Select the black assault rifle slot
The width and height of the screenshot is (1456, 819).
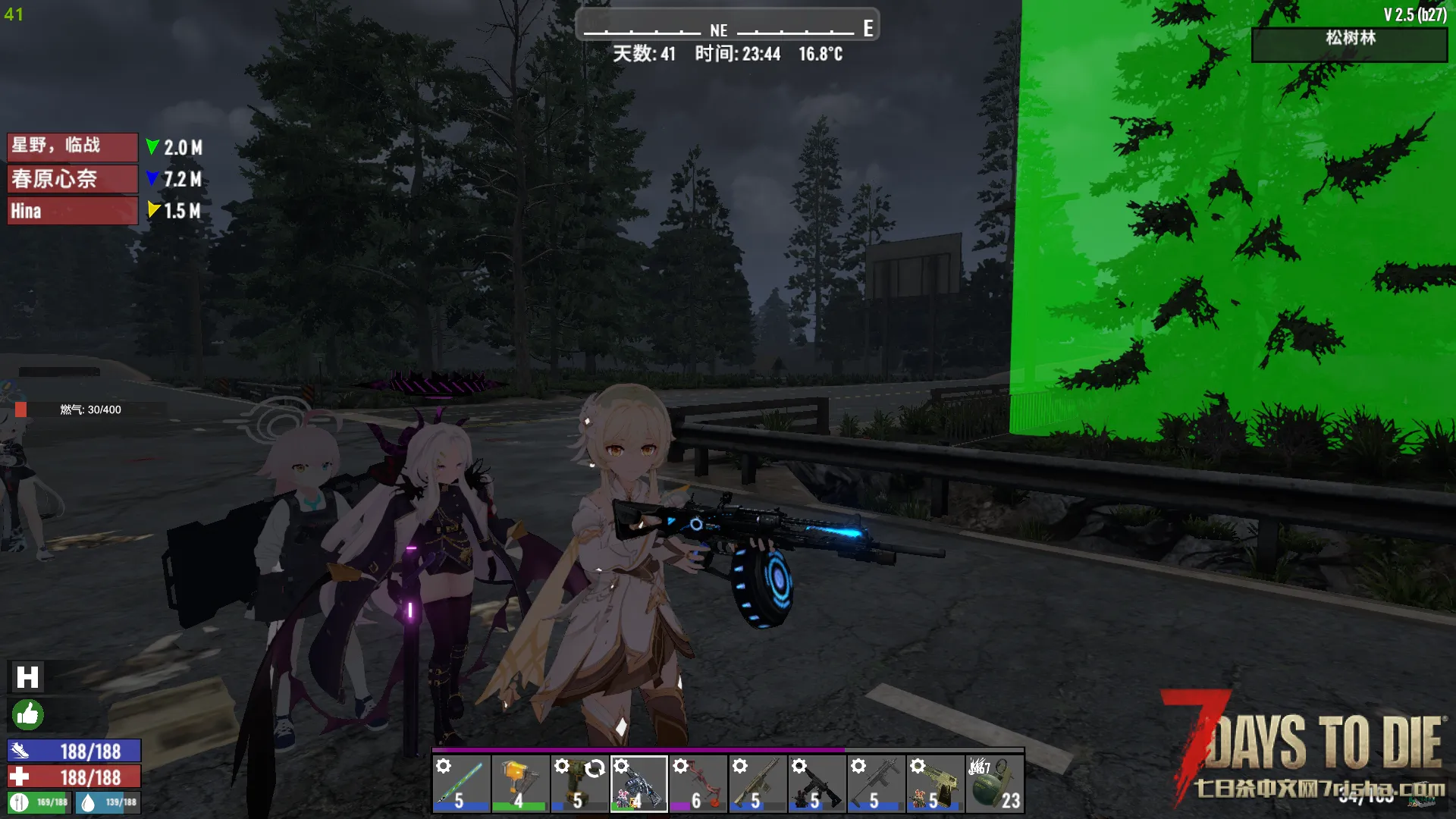click(x=816, y=784)
